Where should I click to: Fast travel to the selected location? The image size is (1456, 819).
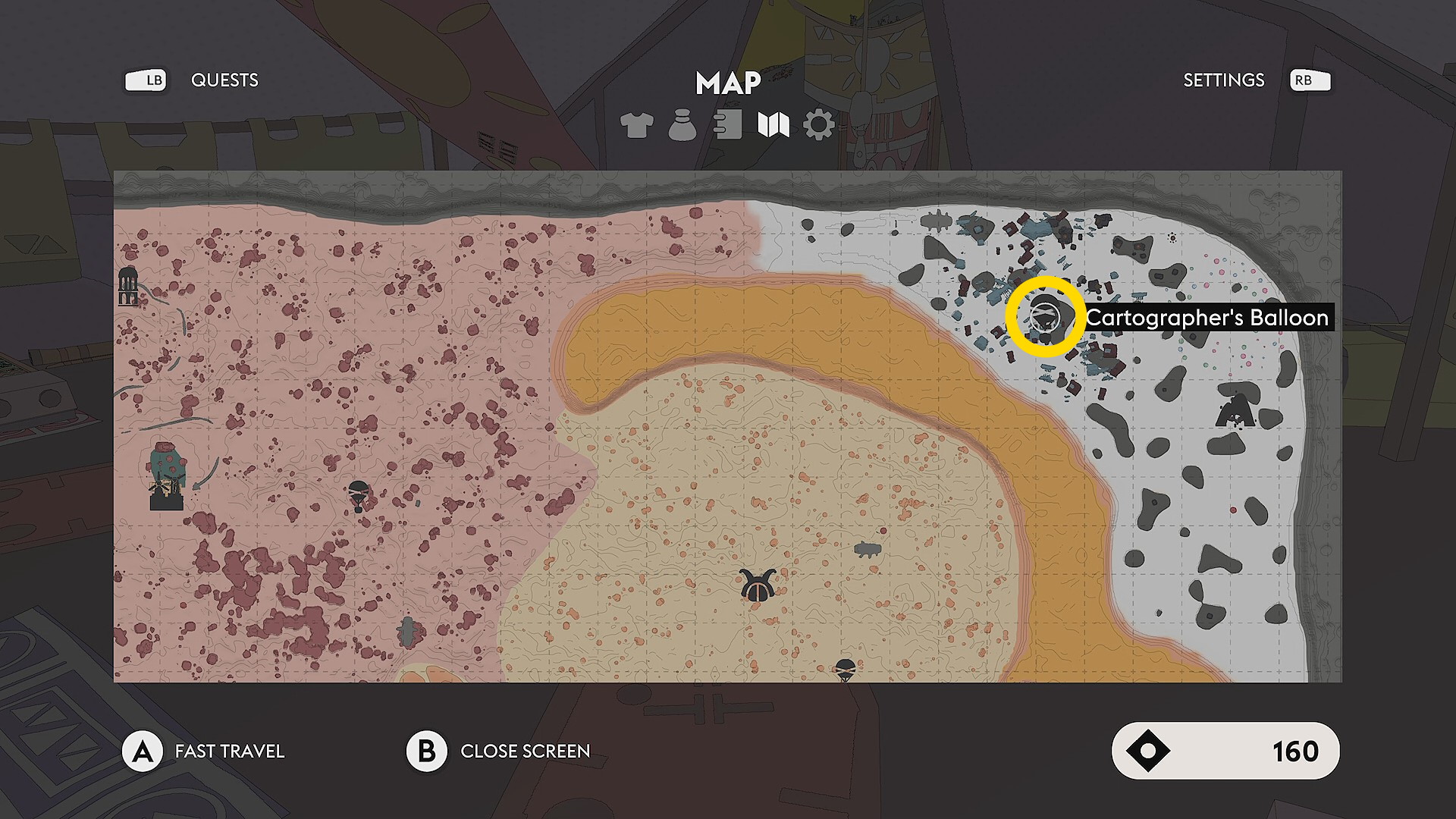tap(143, 752)
